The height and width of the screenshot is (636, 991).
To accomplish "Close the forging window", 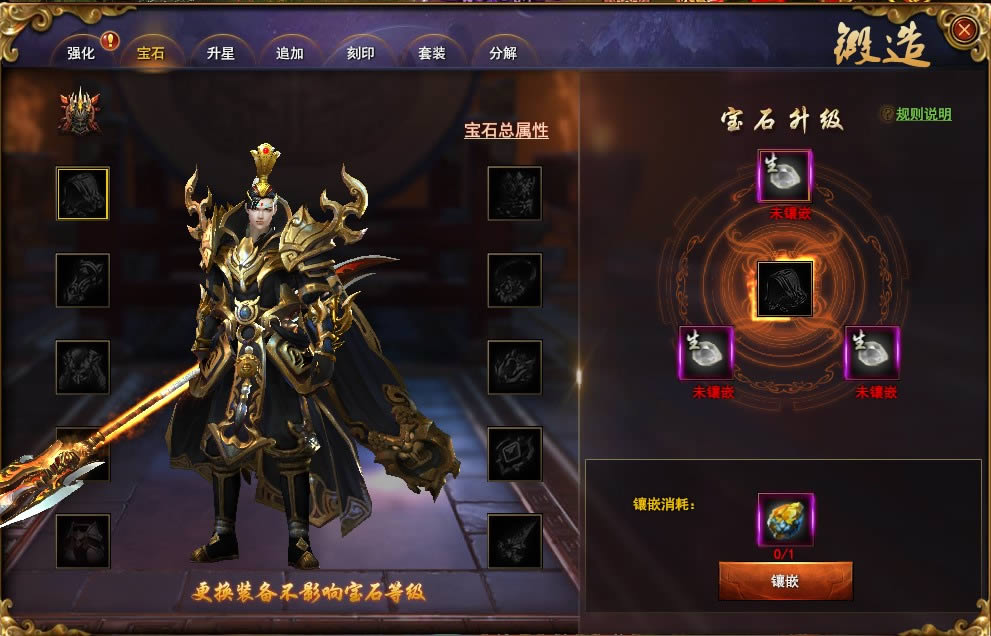I will (964, 30).
